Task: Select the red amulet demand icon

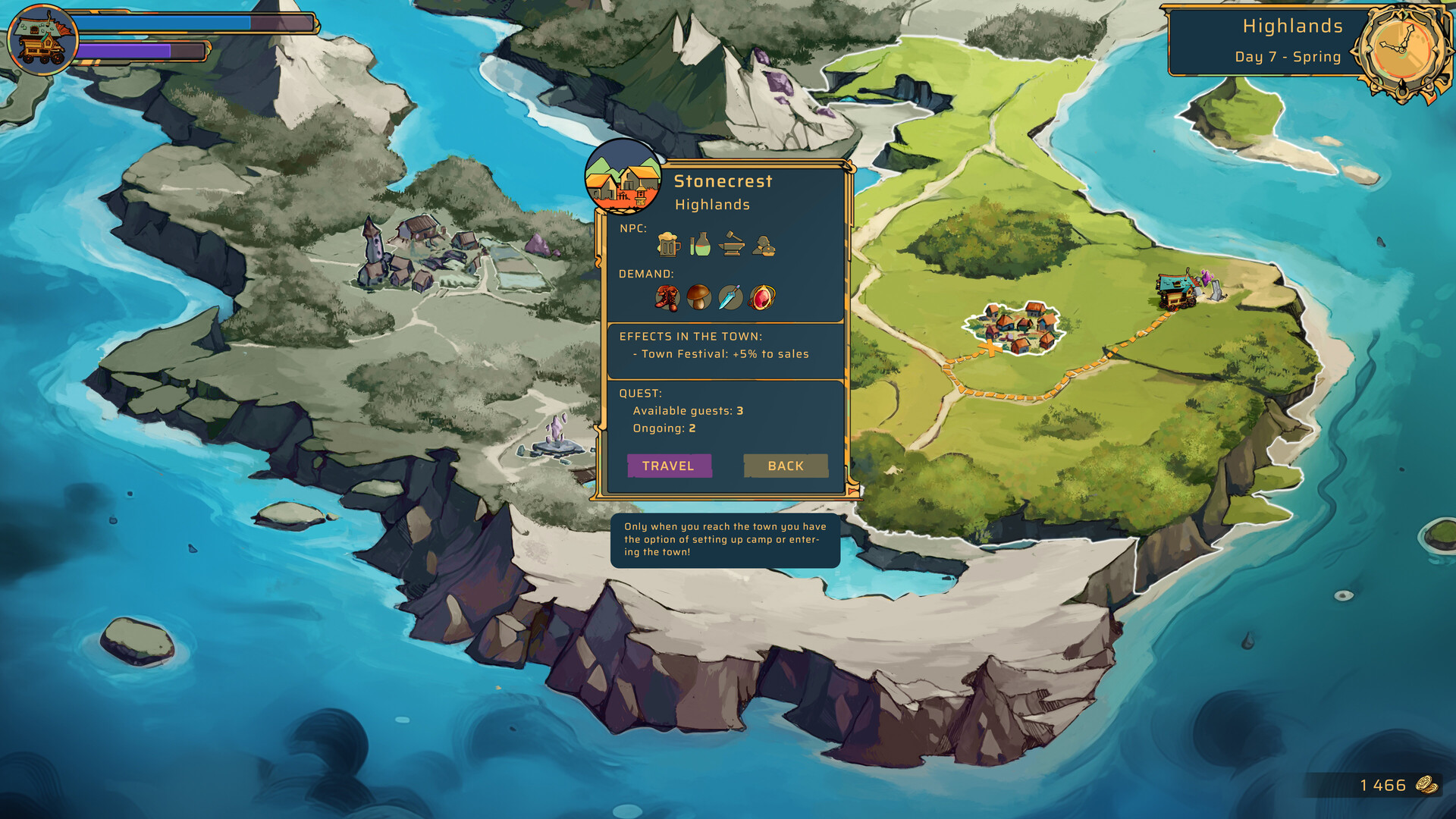Action: [x=762, y=298]
